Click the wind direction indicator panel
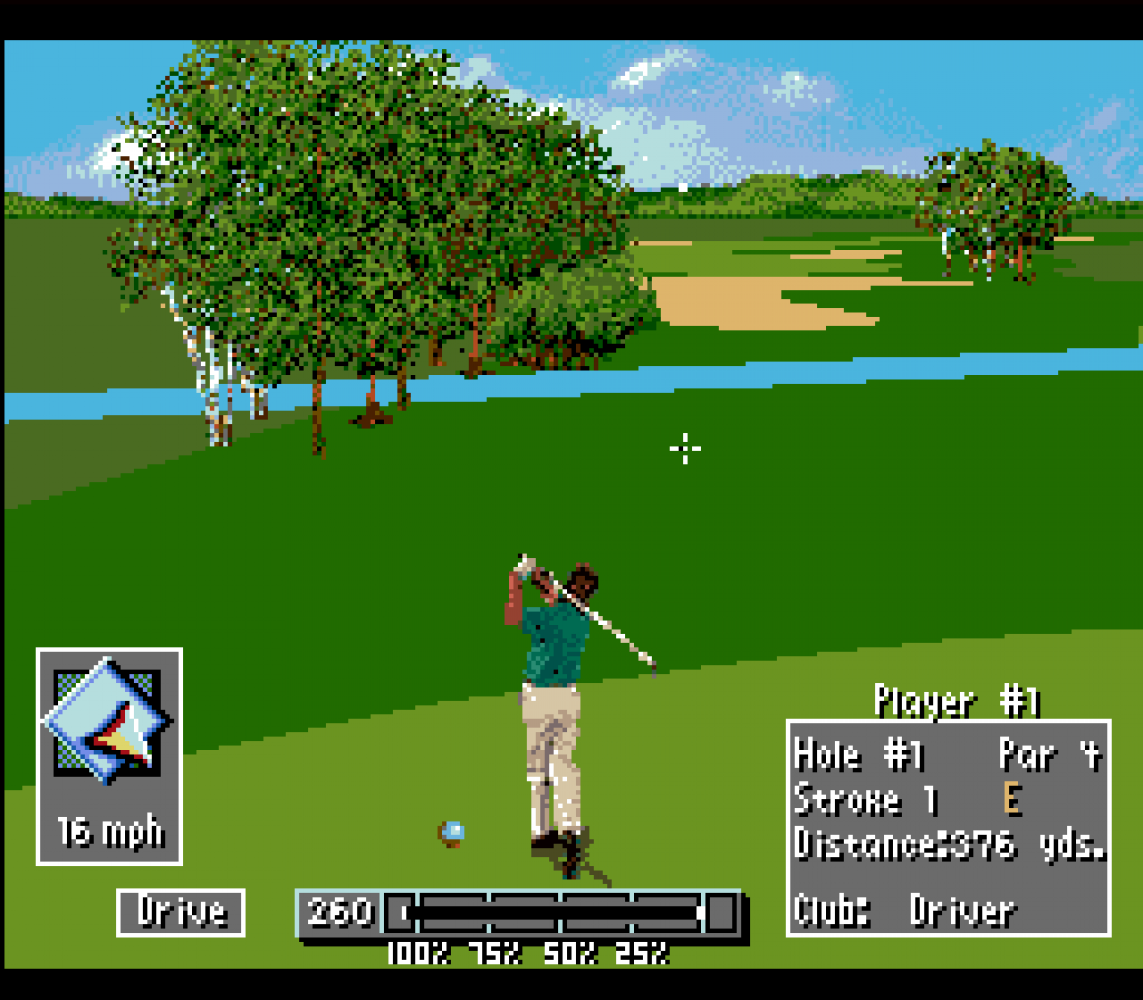 109,755
